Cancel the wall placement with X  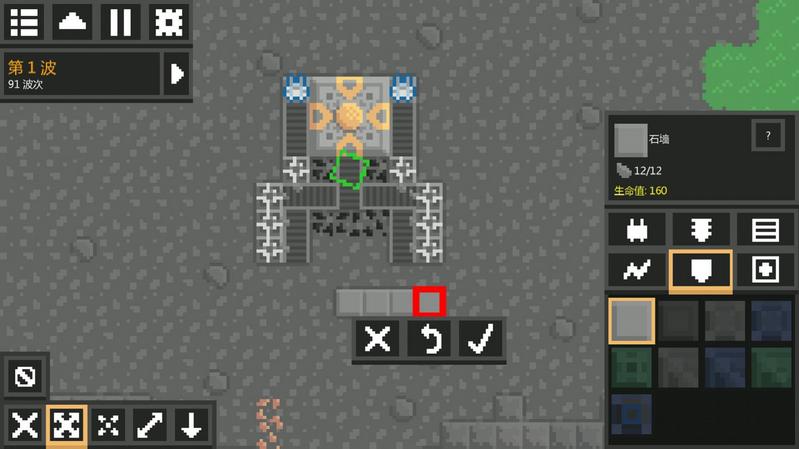coord(378,339)
